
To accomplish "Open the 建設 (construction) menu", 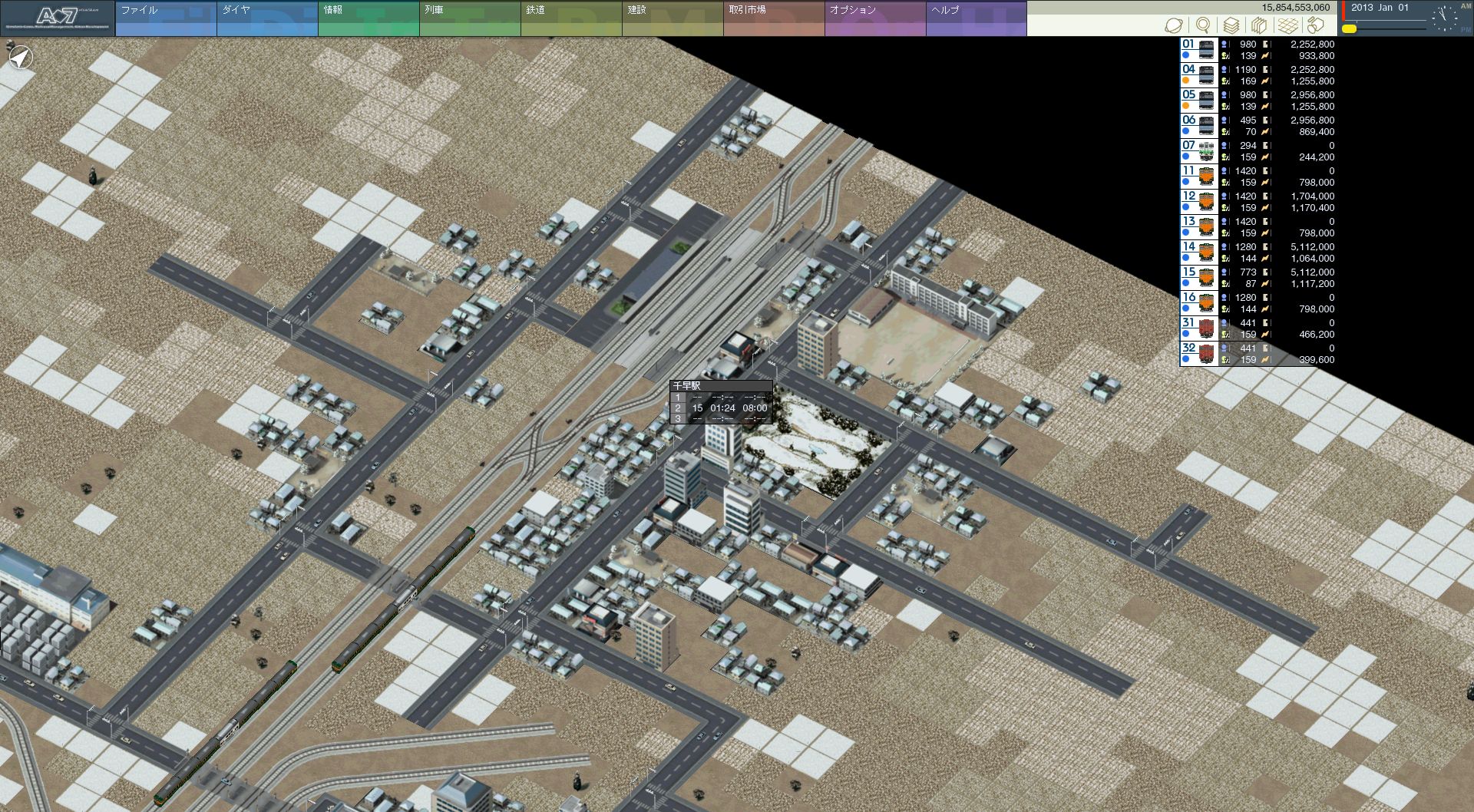I will click(x=672, y=18).
